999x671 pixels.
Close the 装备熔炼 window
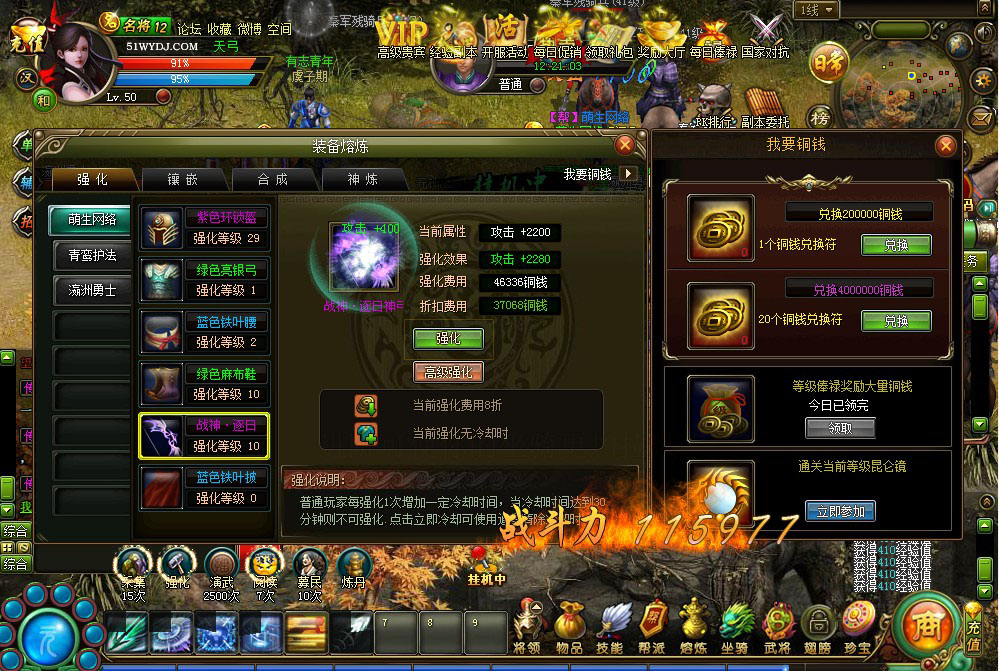pyautogui.click(x=625, y=145)
